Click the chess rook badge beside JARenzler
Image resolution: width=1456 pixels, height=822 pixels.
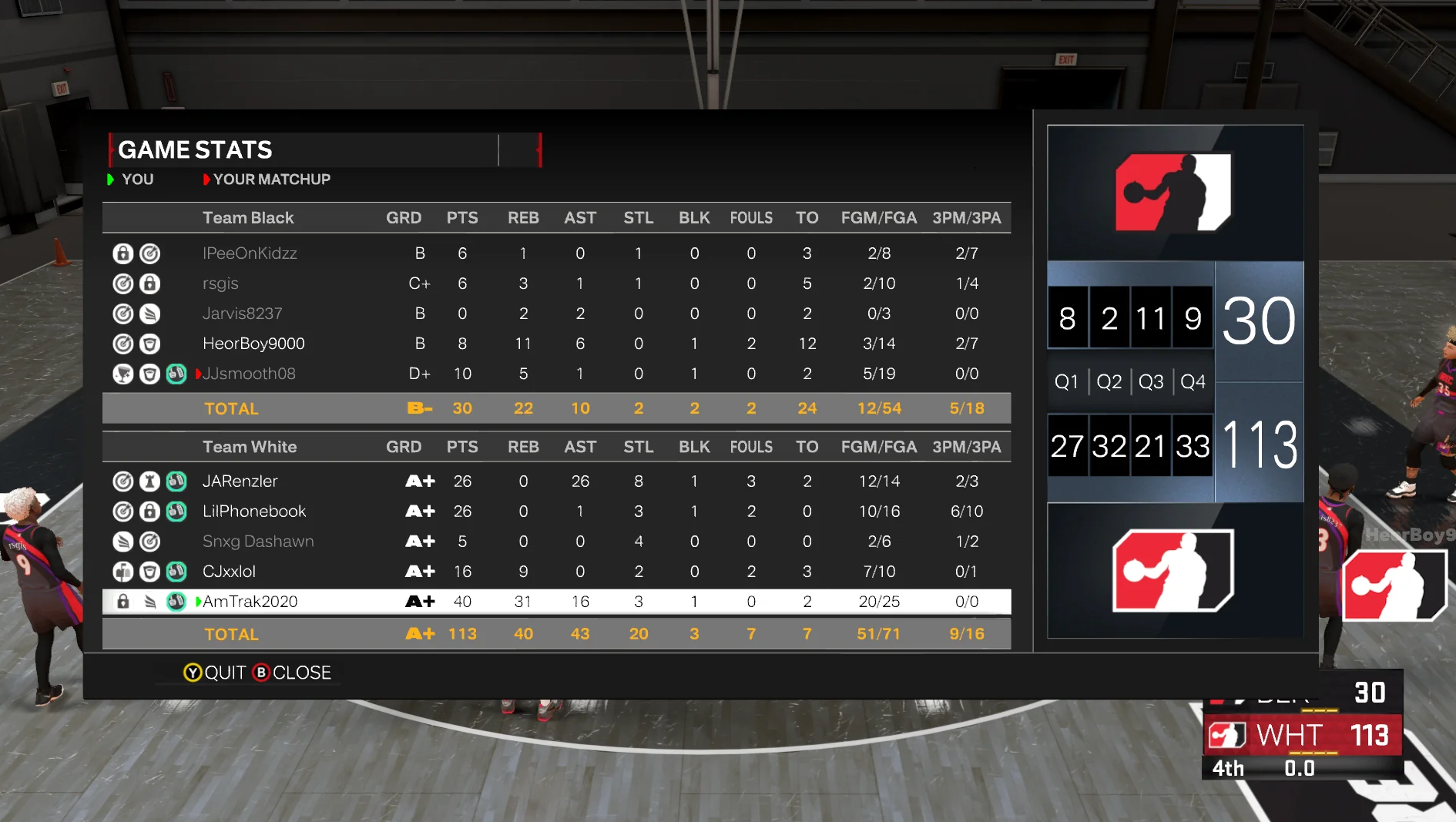[x=150, y=481]
